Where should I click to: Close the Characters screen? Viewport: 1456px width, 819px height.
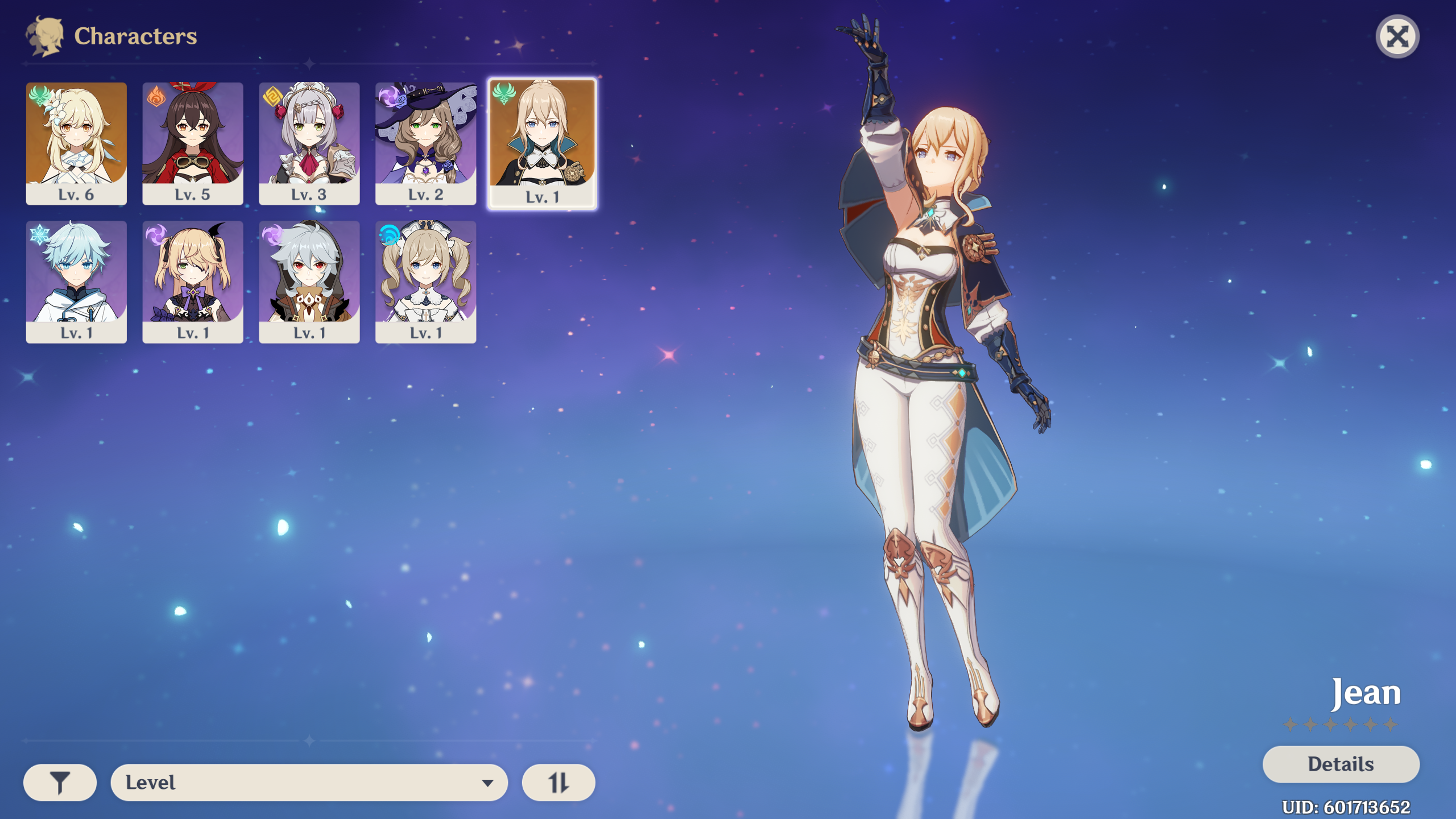[x=1397, y=37]
